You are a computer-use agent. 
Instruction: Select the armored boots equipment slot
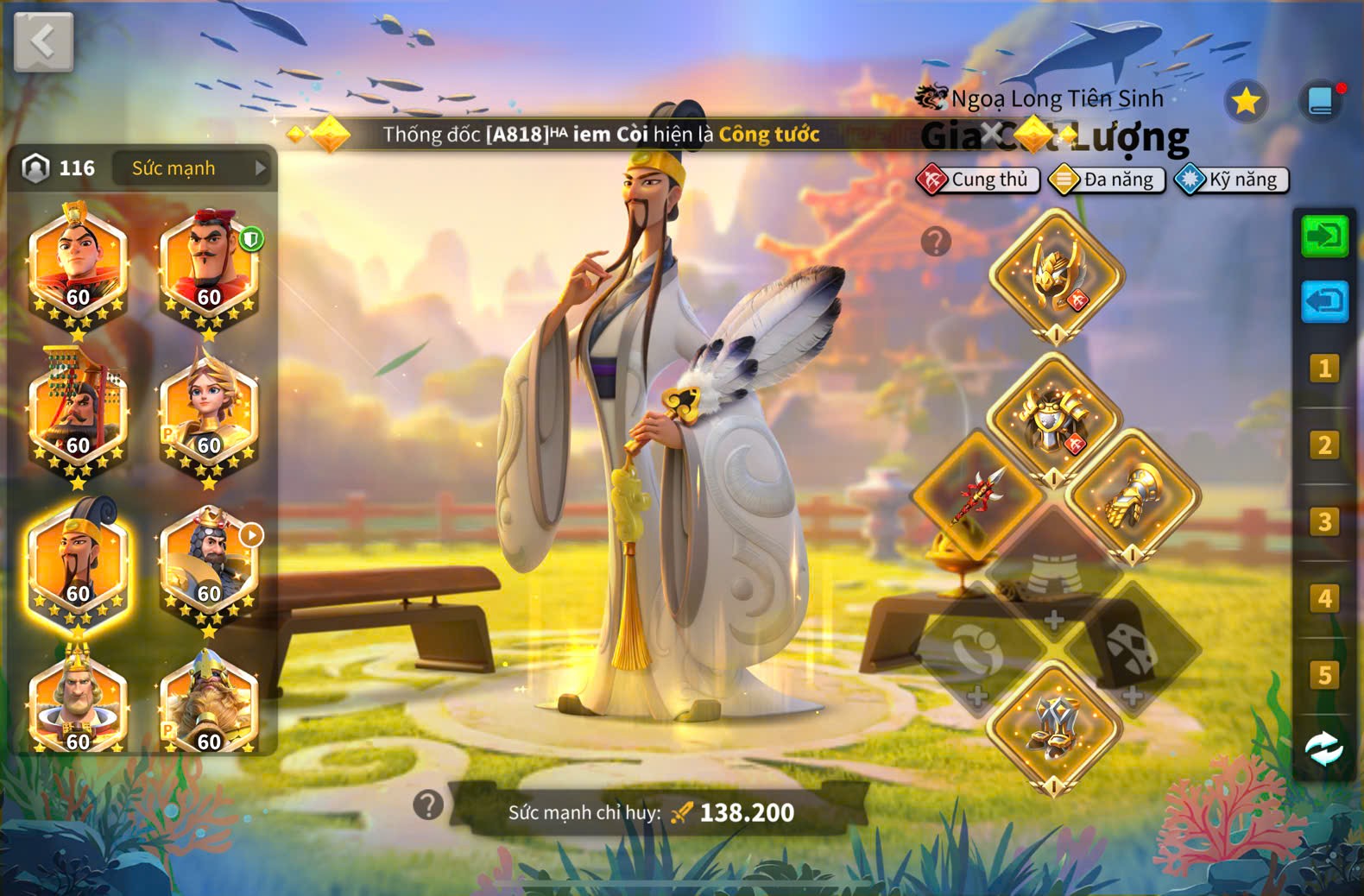(x=1054, y=726)
